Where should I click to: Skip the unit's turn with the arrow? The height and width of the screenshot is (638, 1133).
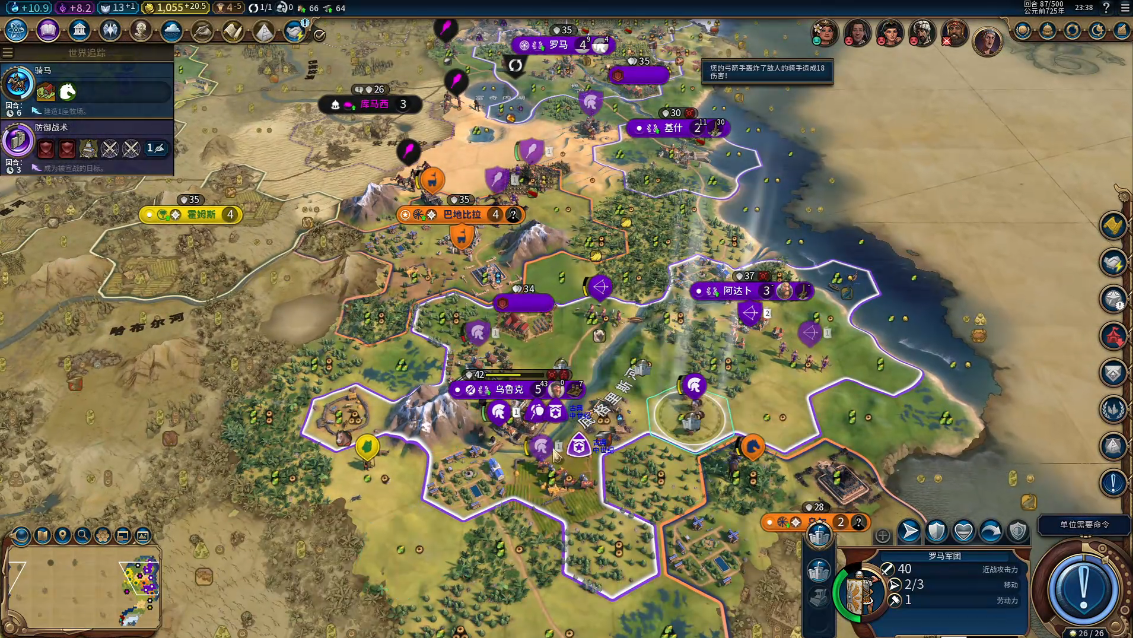[991, 531]
